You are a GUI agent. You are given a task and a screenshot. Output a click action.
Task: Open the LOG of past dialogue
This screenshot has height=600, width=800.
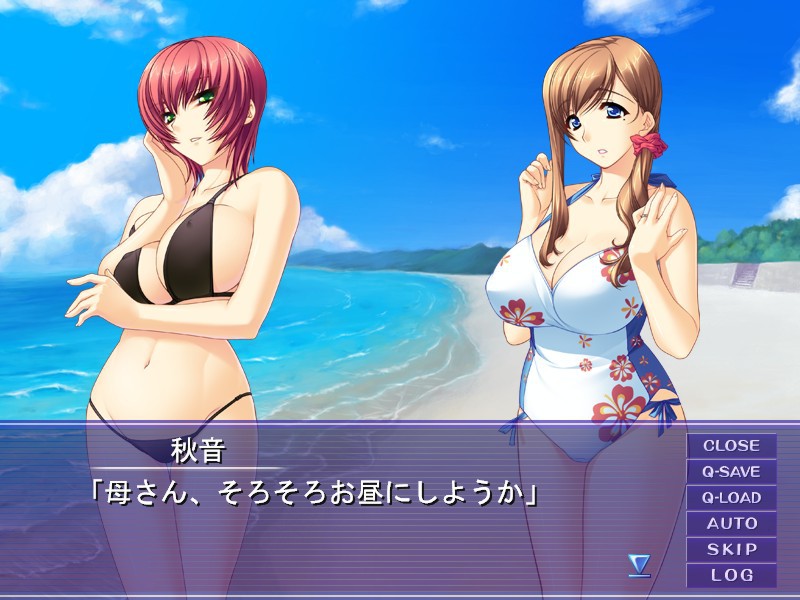click(x=731, y=575)
